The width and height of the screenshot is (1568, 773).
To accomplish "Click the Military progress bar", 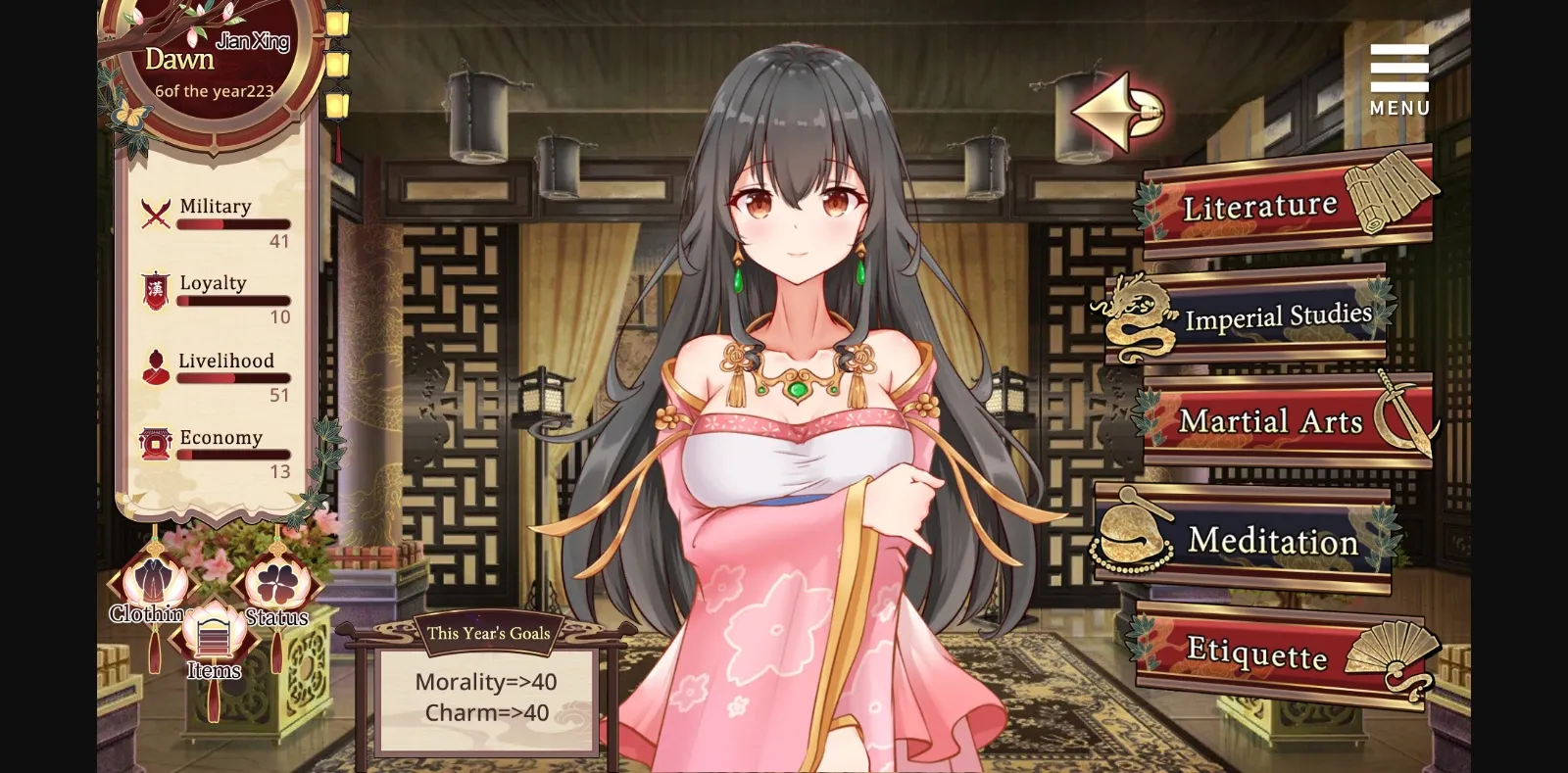I will click(232, 223).
